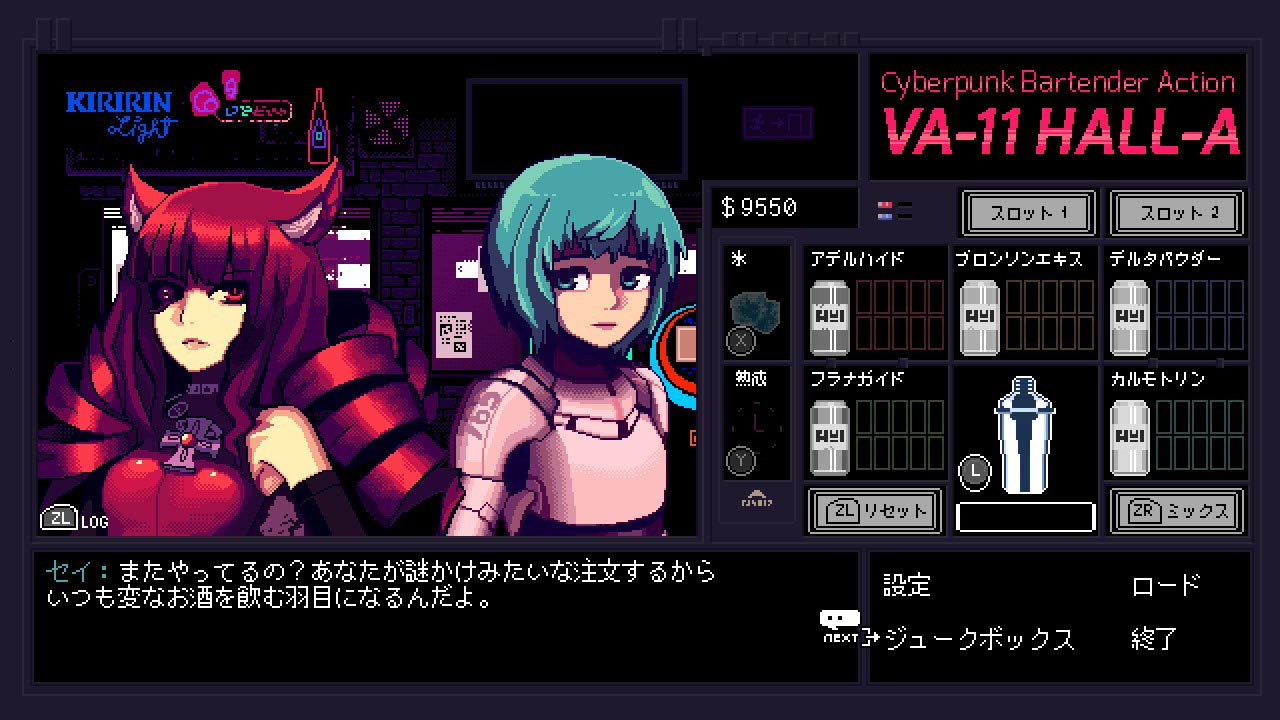Toggle the blue indicator next to the money display

coord(885,216)
